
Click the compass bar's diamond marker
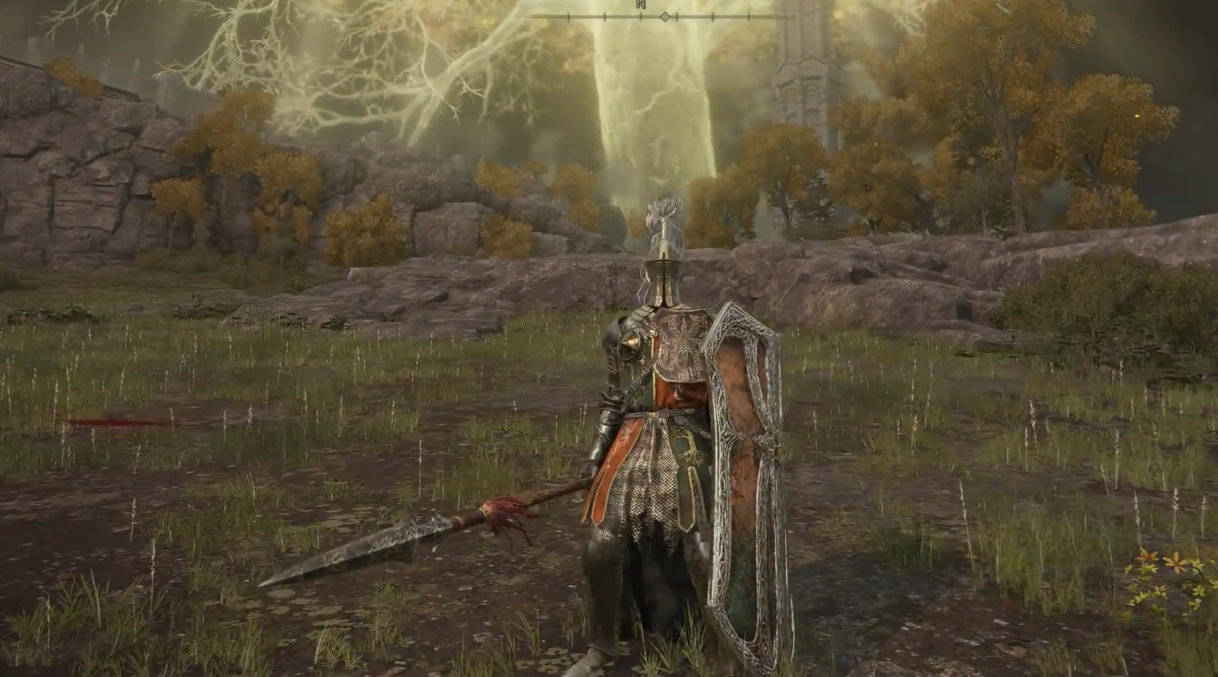point(665,16)
